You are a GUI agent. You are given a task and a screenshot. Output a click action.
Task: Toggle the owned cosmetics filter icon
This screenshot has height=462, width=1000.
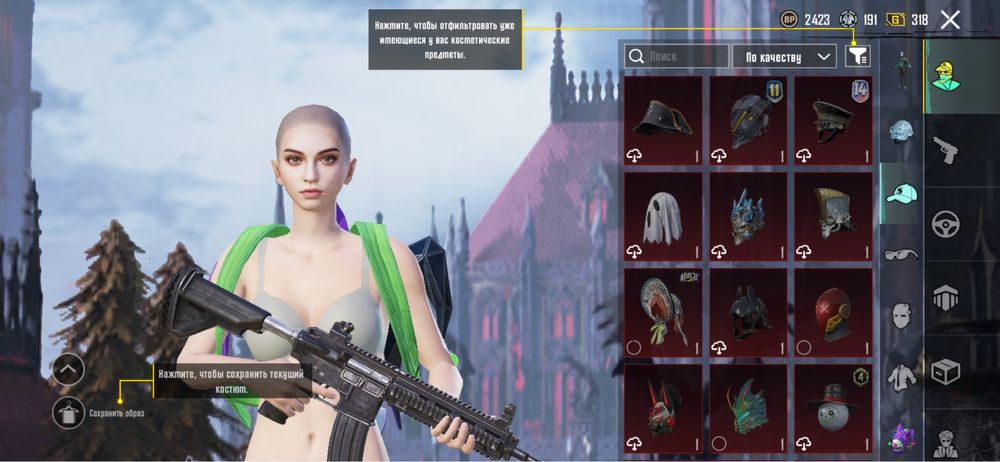pos(857,57)
